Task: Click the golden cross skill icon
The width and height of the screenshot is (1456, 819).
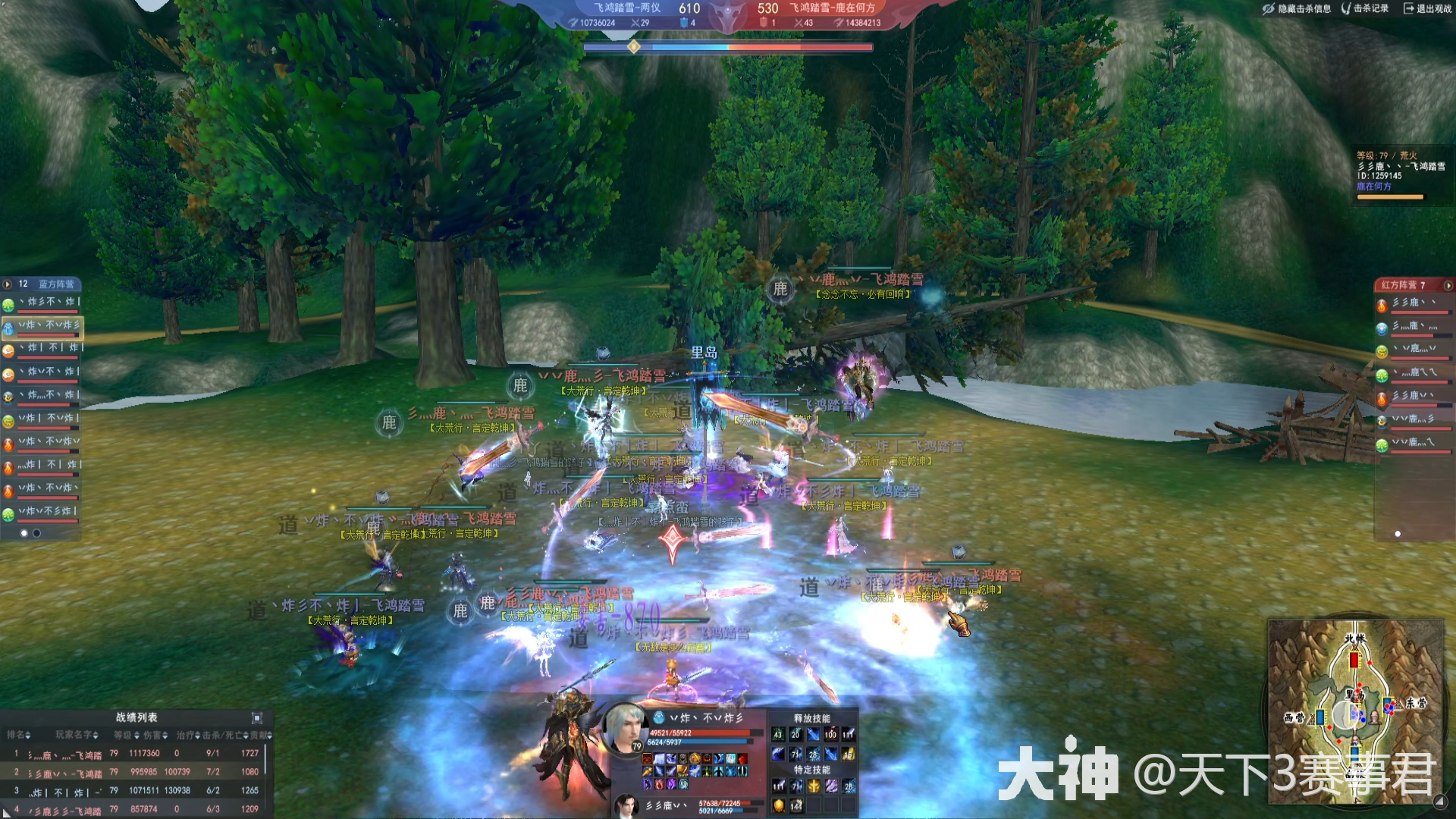Action: point(814,786)
